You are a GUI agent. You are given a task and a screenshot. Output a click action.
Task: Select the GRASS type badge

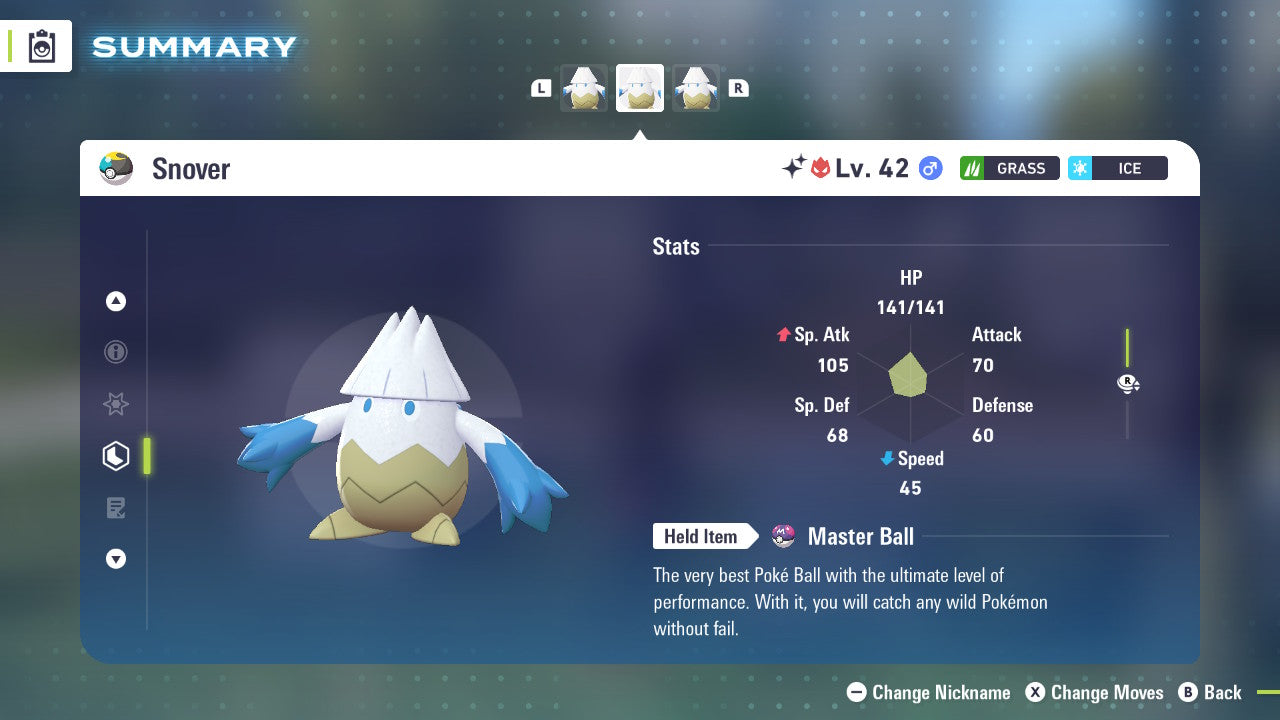pyautogui.click(x=1010, y=168)
